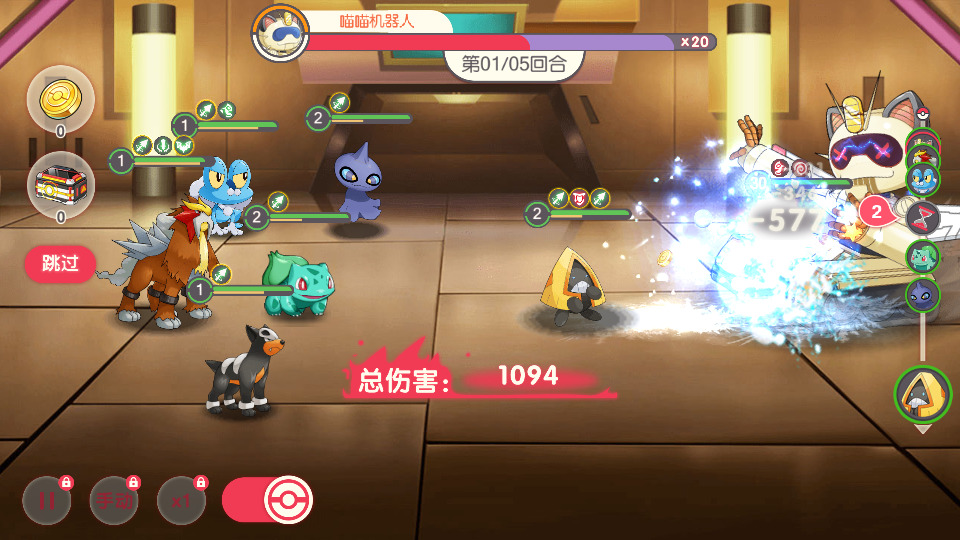Click the hourglass round marker in the turn order

(x=923, y=216)
